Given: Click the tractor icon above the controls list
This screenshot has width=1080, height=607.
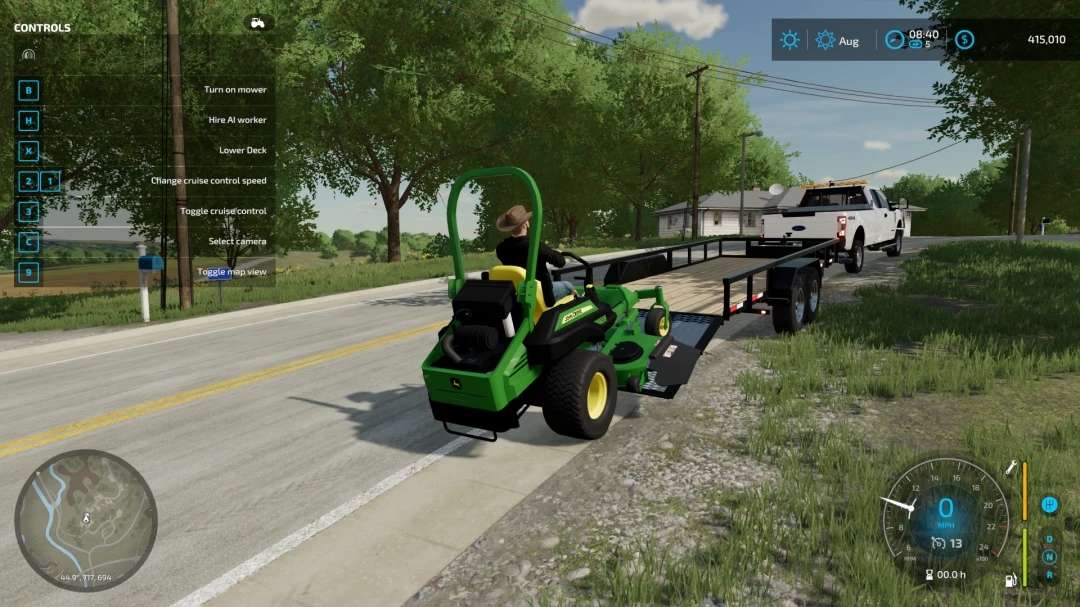Looking at the screenshot, I should 258,23.
